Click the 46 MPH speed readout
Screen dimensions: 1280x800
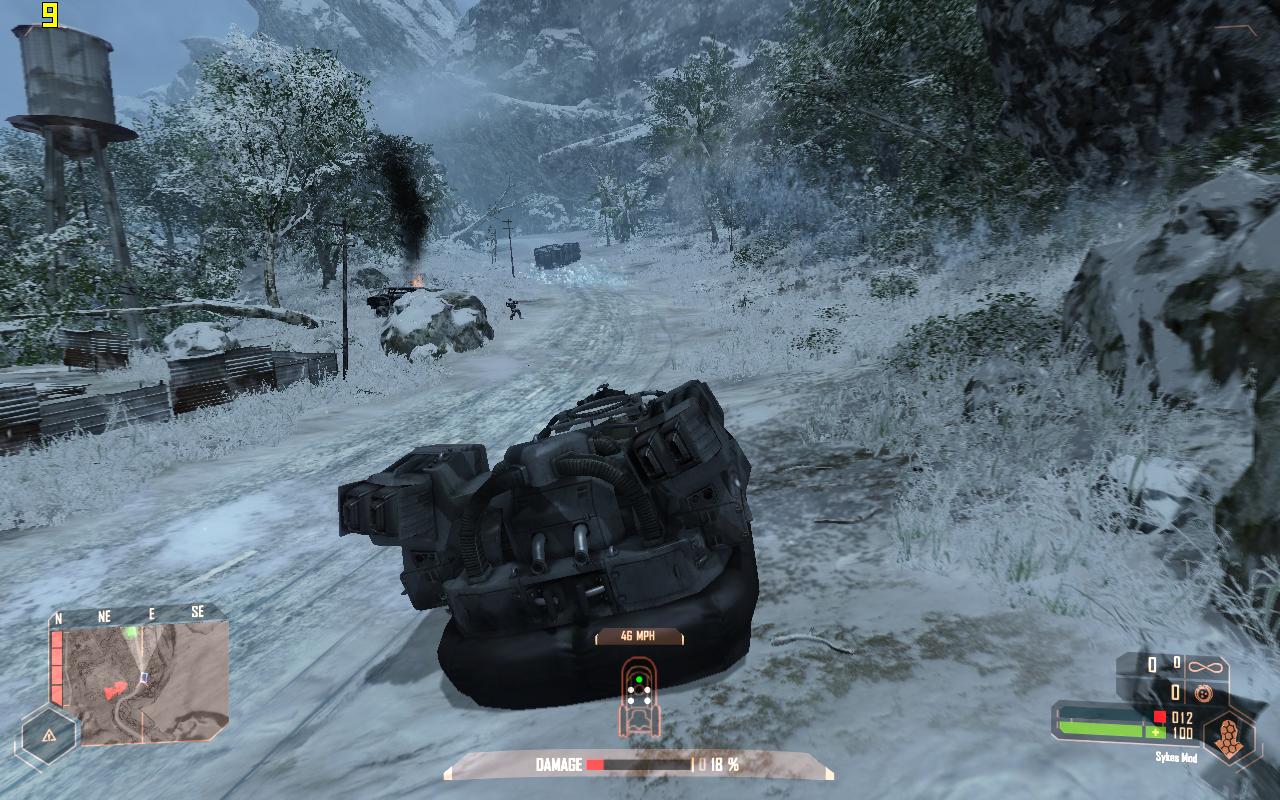pos(638,636)
